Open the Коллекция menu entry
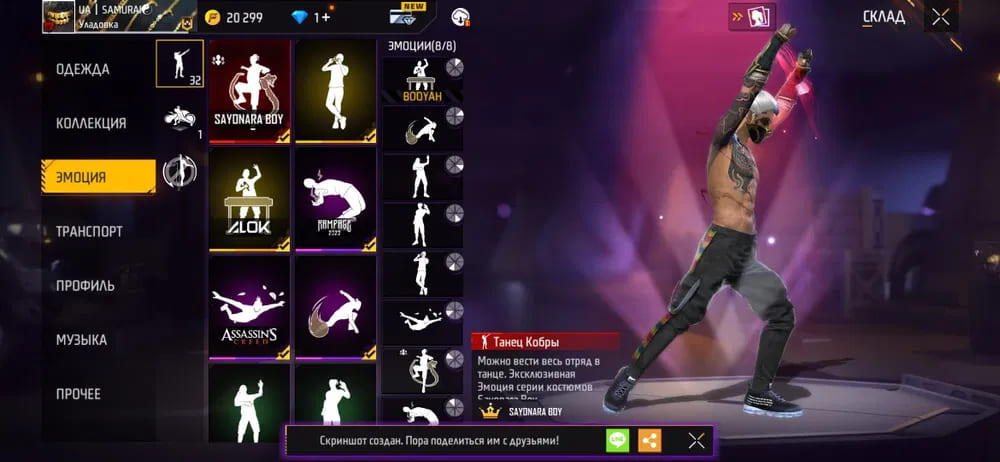The image size is (1000, 462). [91, 123]
